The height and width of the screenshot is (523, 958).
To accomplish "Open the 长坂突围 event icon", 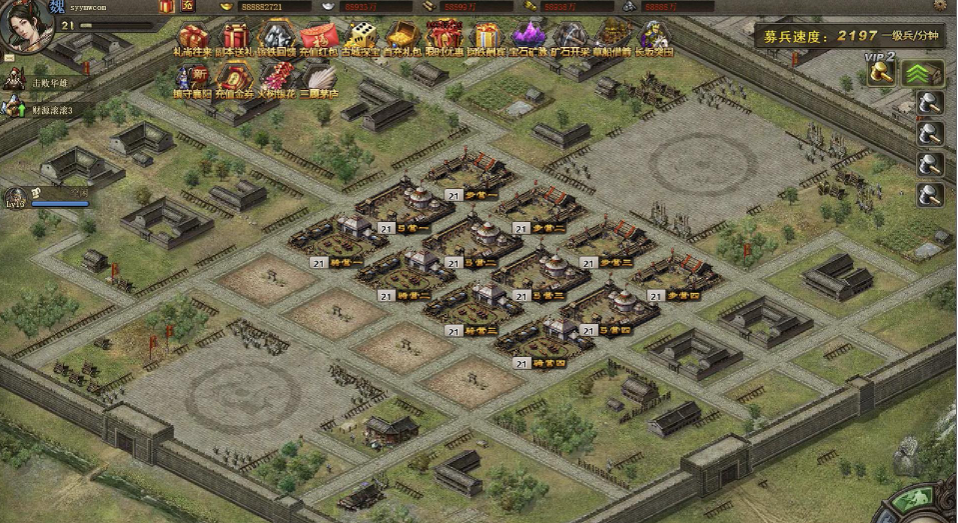I will (x=654, y=36).
